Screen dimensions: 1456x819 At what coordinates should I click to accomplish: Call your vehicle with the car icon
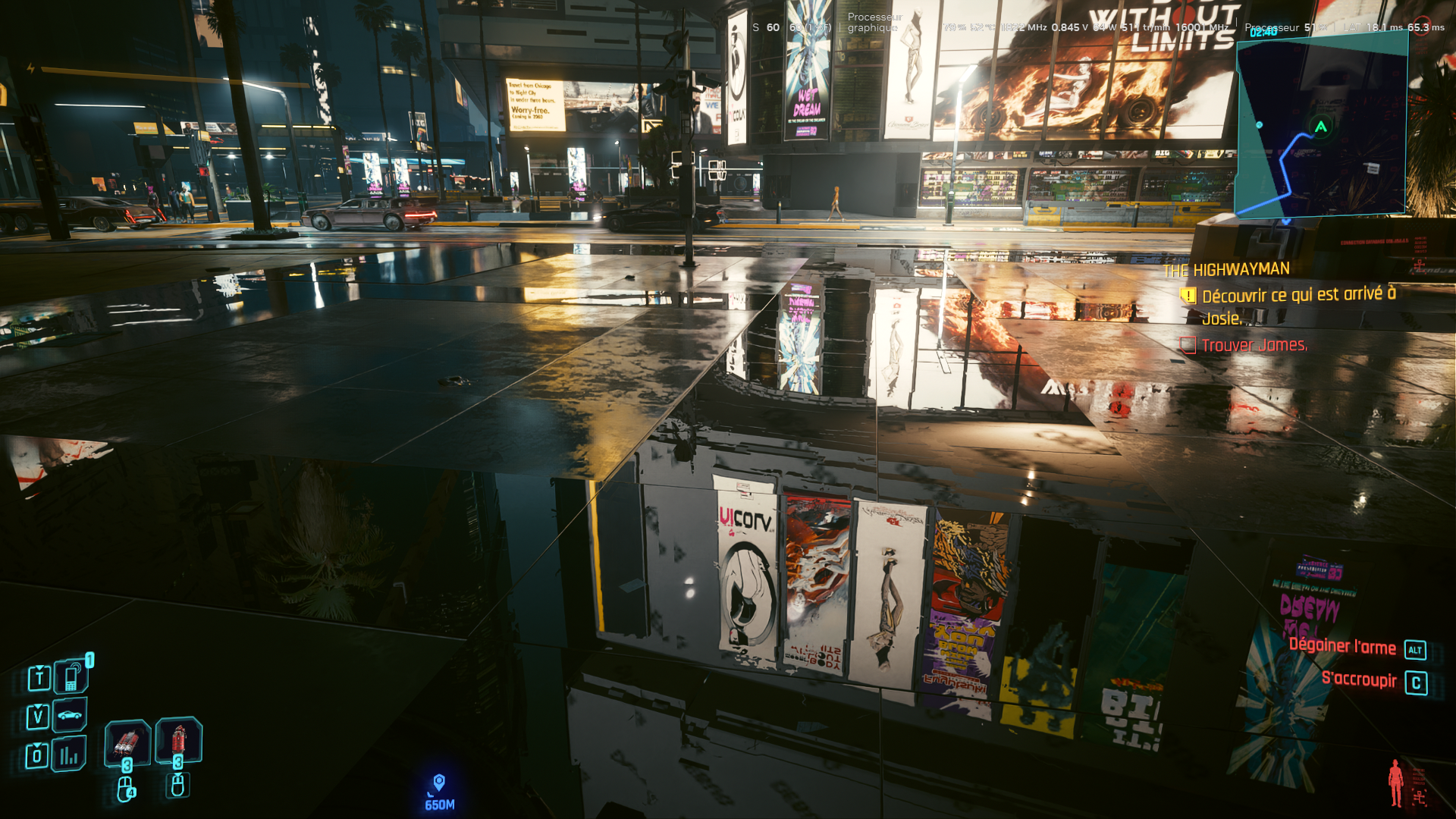coord(70,715)
